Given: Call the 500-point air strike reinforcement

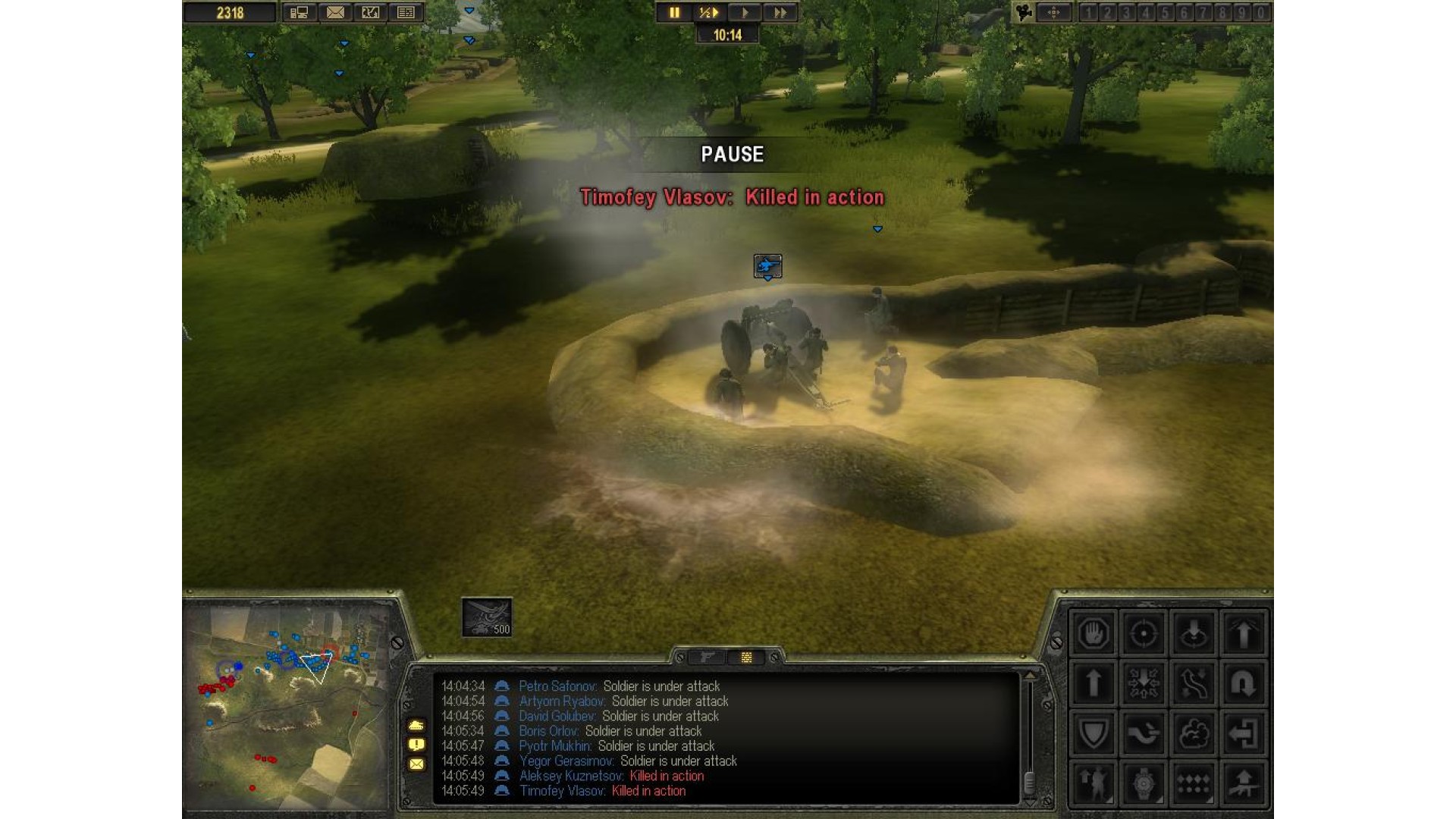Looking at the screenshot, I should [487, 617].
